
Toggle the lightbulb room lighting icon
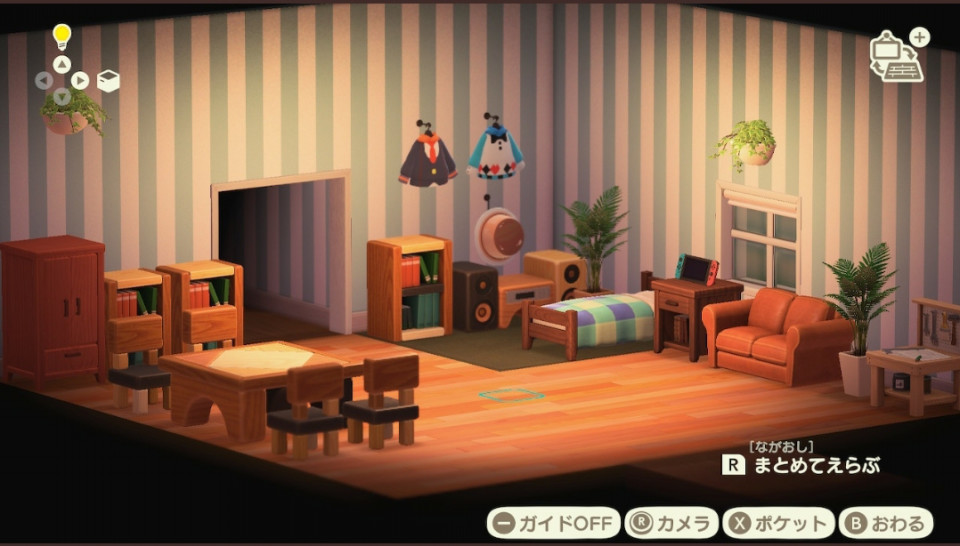(x=62, y=37)
